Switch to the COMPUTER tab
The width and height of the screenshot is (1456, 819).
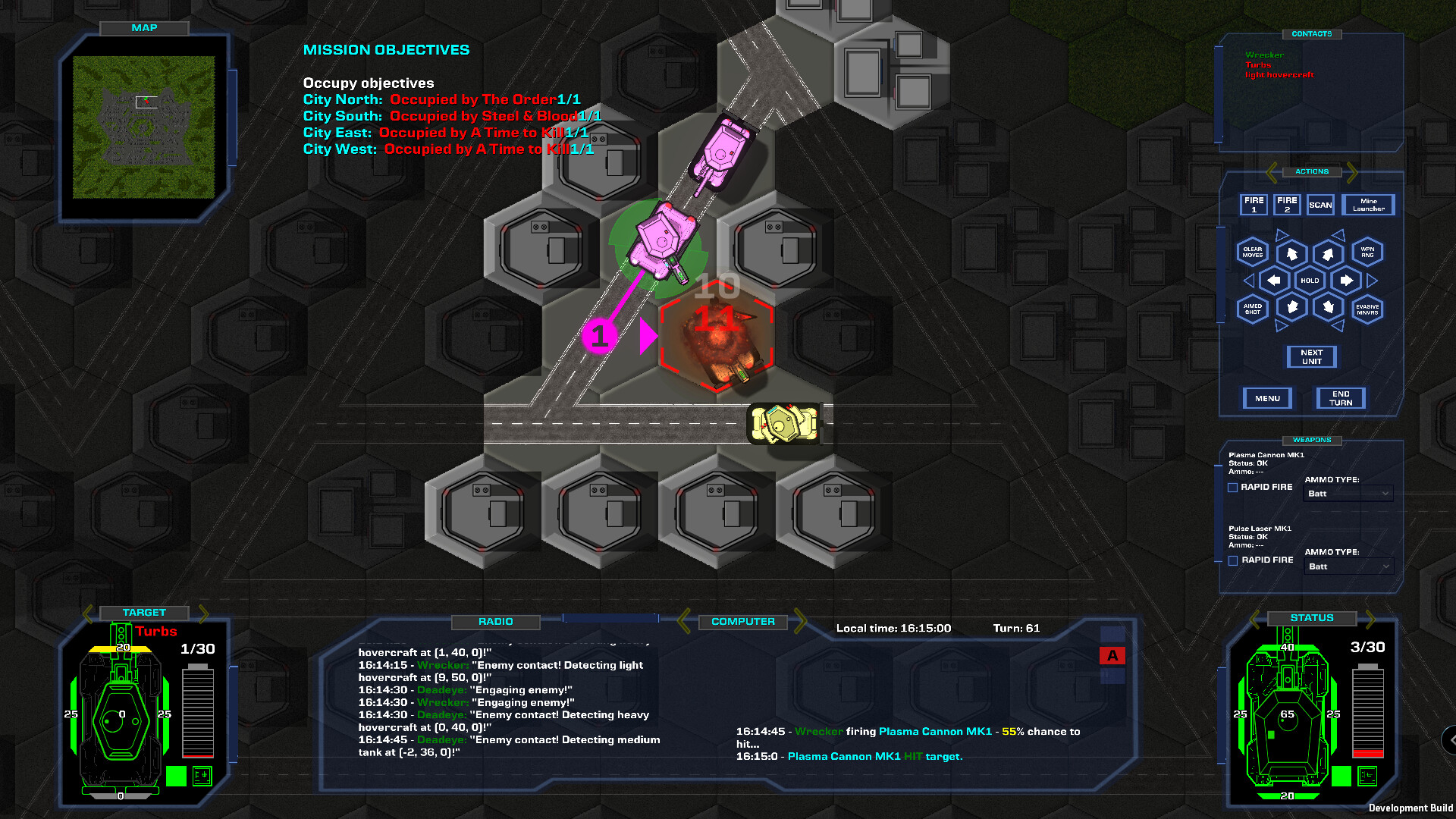(x=742, y=621)
